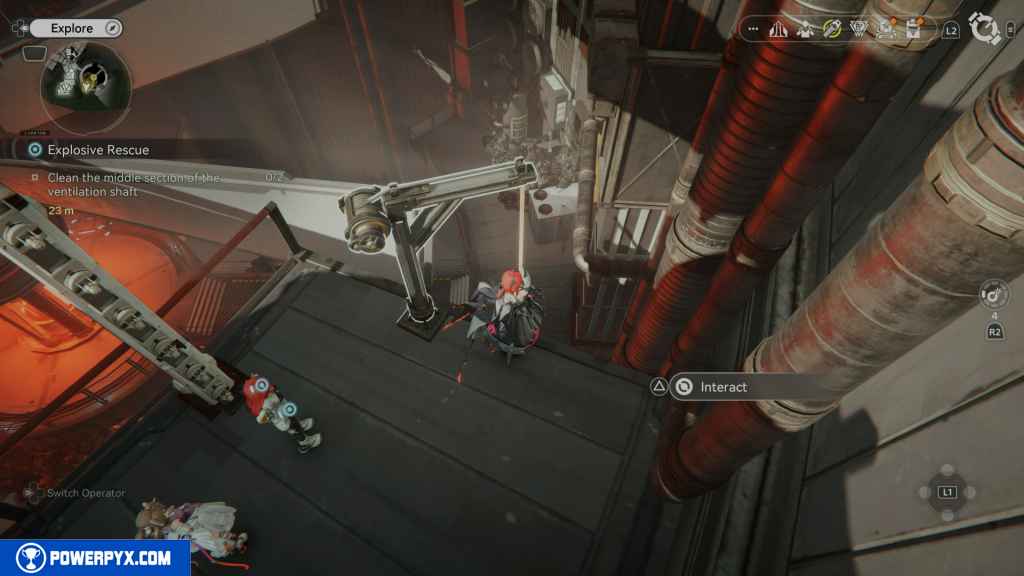This screenshot has width=1024, height=576.
Task: Click the Interact prompt label
Action: click(723, 387)
